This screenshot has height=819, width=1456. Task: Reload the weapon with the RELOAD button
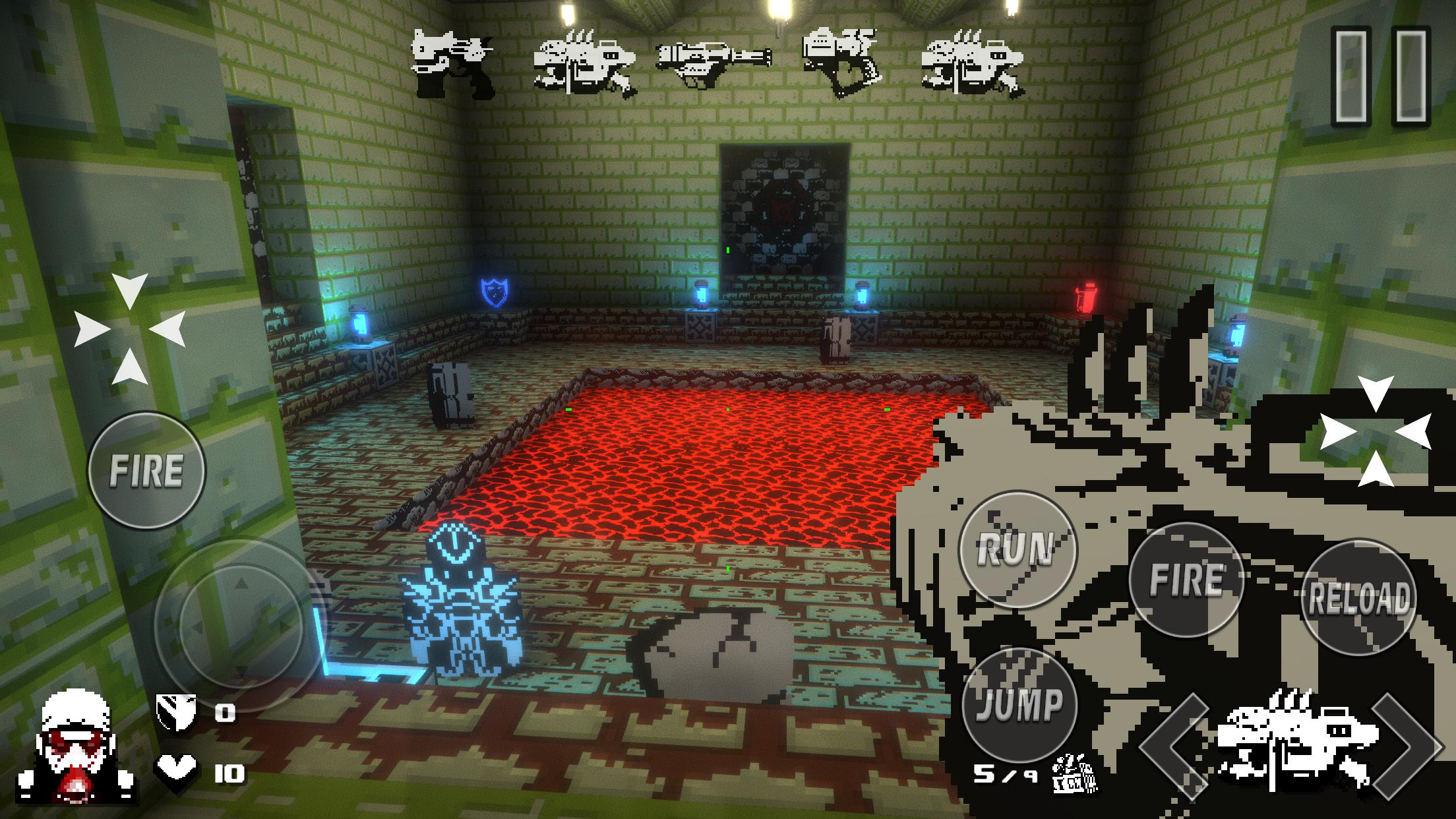click(x=1360, y=598)
